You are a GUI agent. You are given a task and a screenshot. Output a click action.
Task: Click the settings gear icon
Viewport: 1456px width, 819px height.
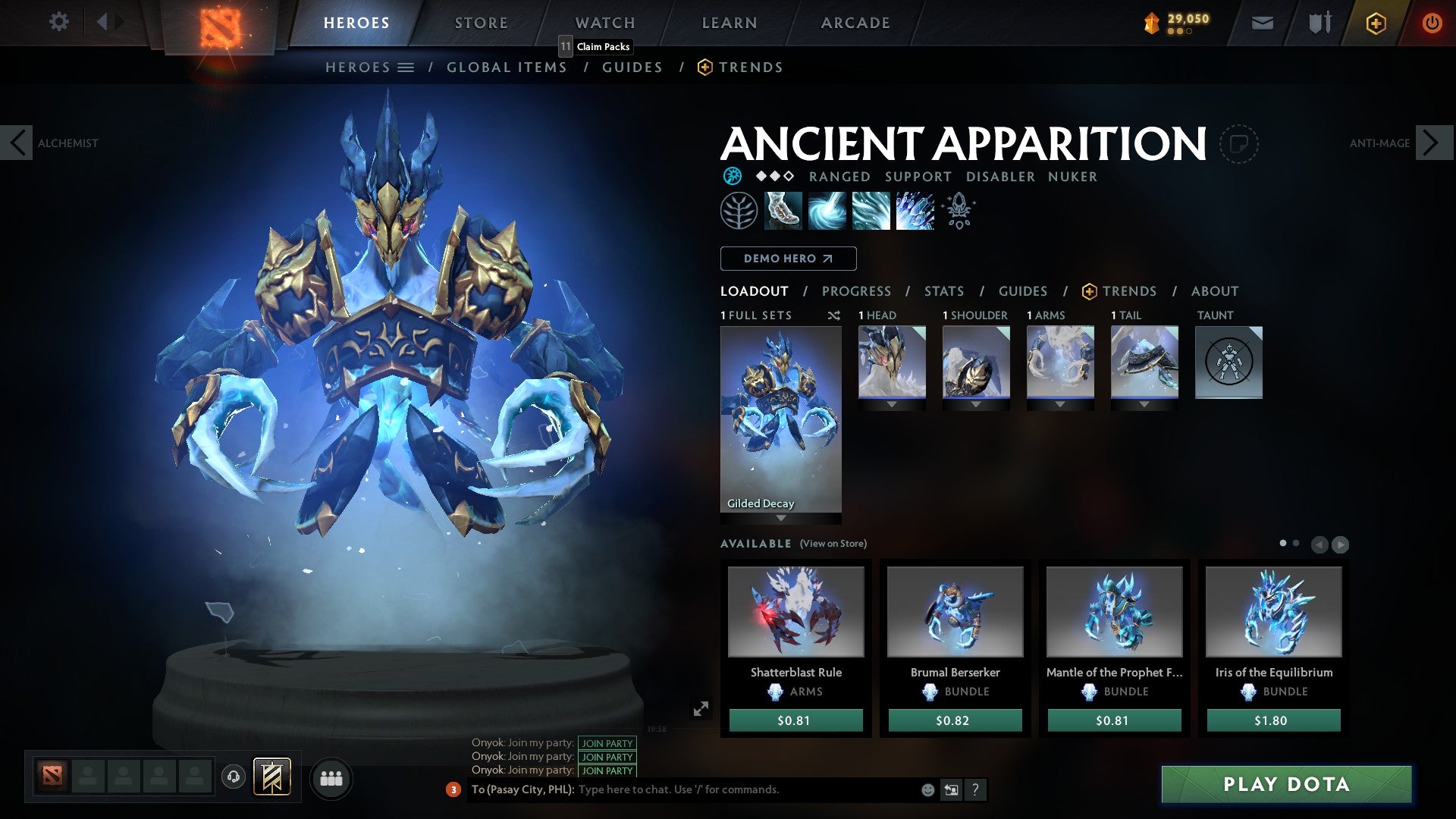tap(58, 22)
